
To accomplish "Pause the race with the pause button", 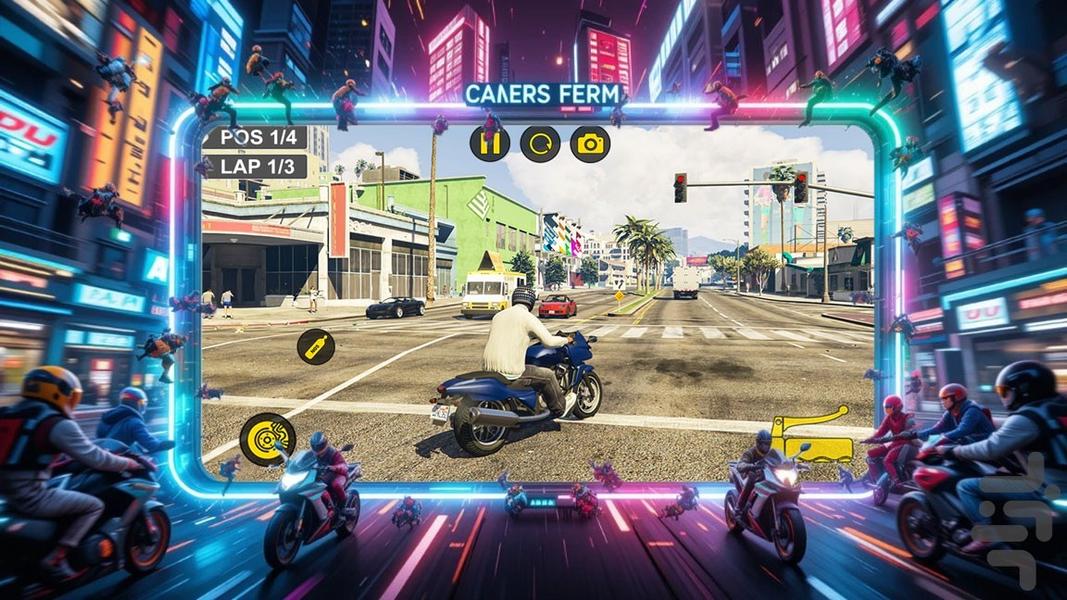I will pyautogui.click(x=490, y=144).
